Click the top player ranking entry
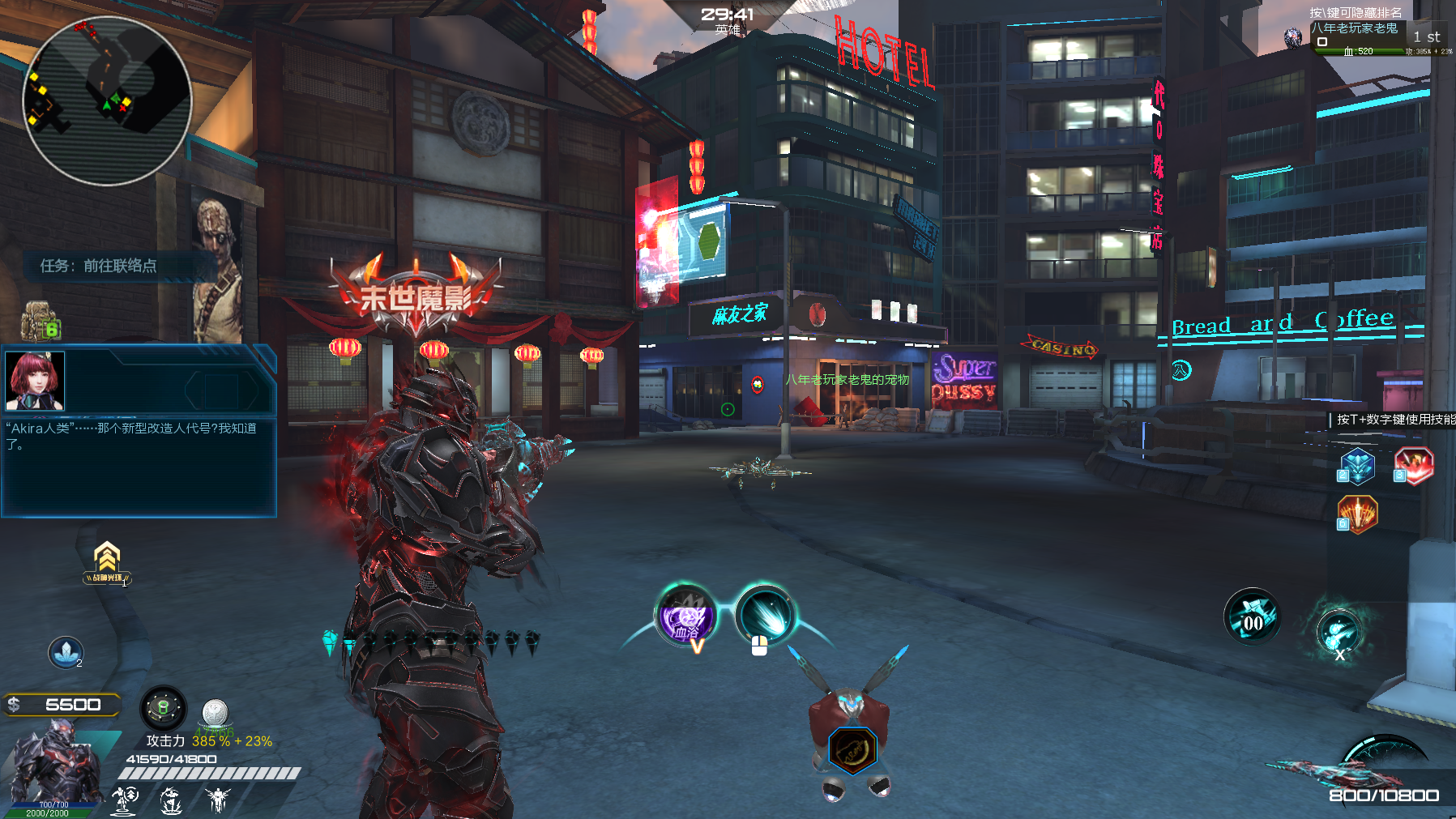The height and width of the screenshot is (819, 1456). (x=1369, y=38)
